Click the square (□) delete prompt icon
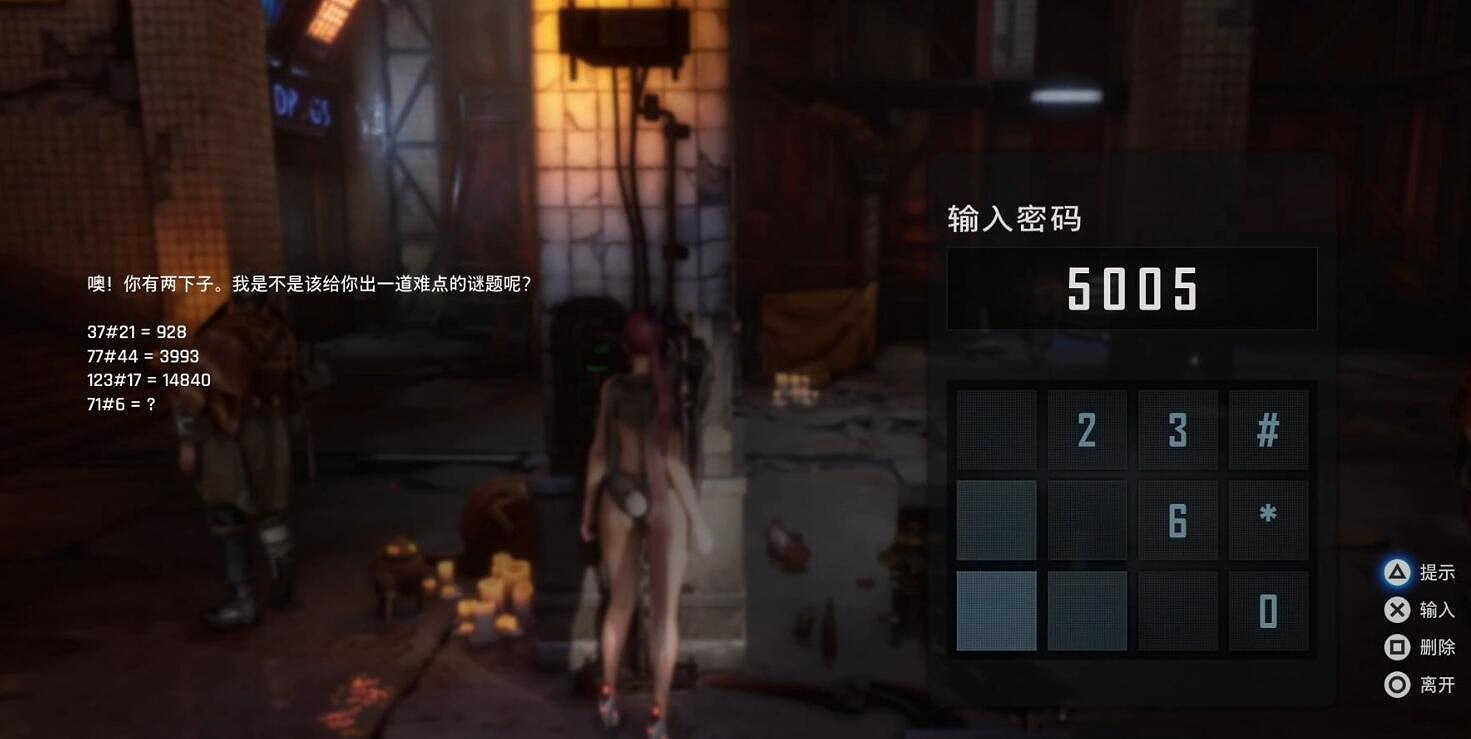The height and width of the screenshot is (739, 1471). pos(1398,647)
